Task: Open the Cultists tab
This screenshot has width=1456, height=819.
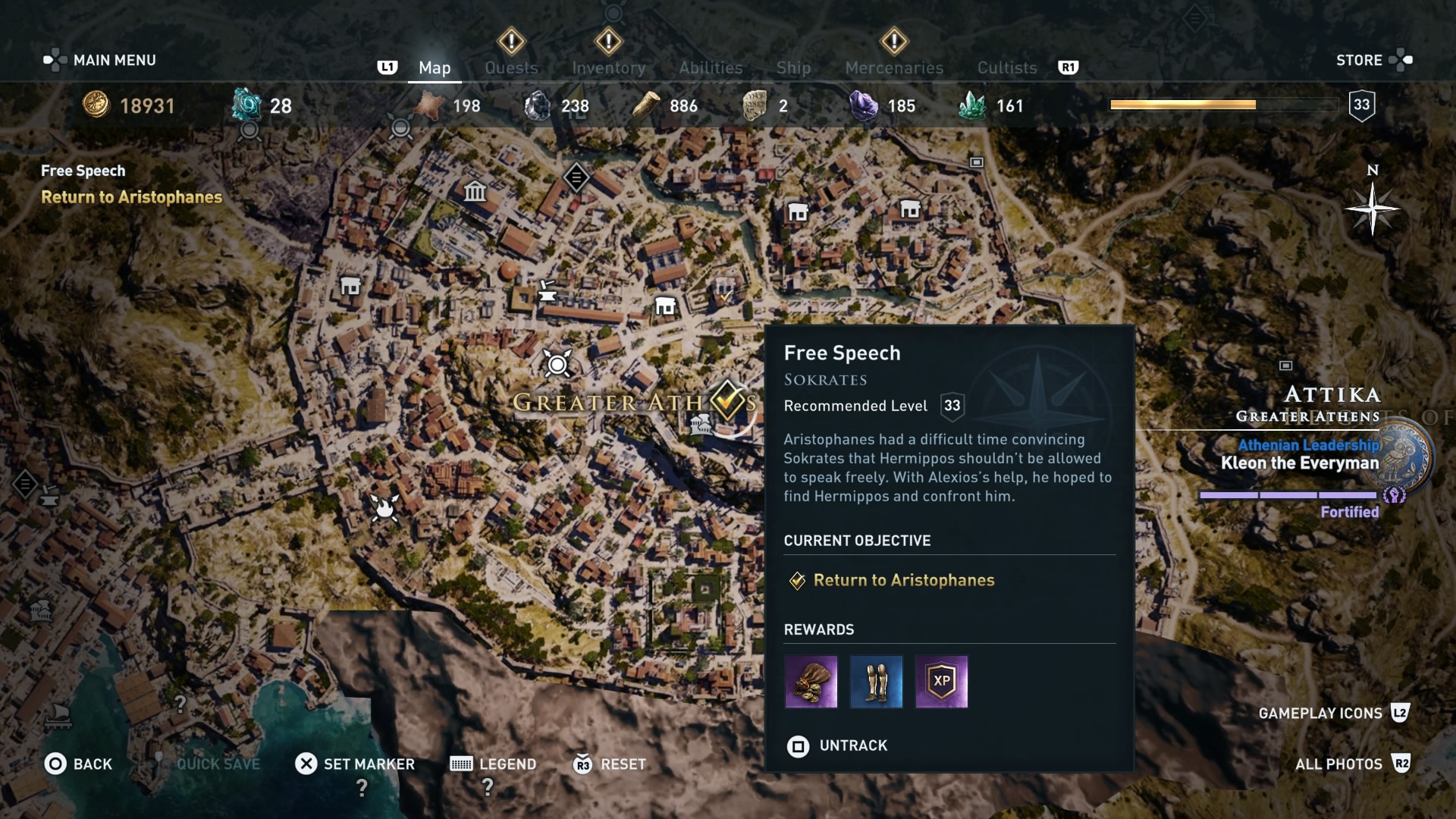Action: pos(1006,67)
